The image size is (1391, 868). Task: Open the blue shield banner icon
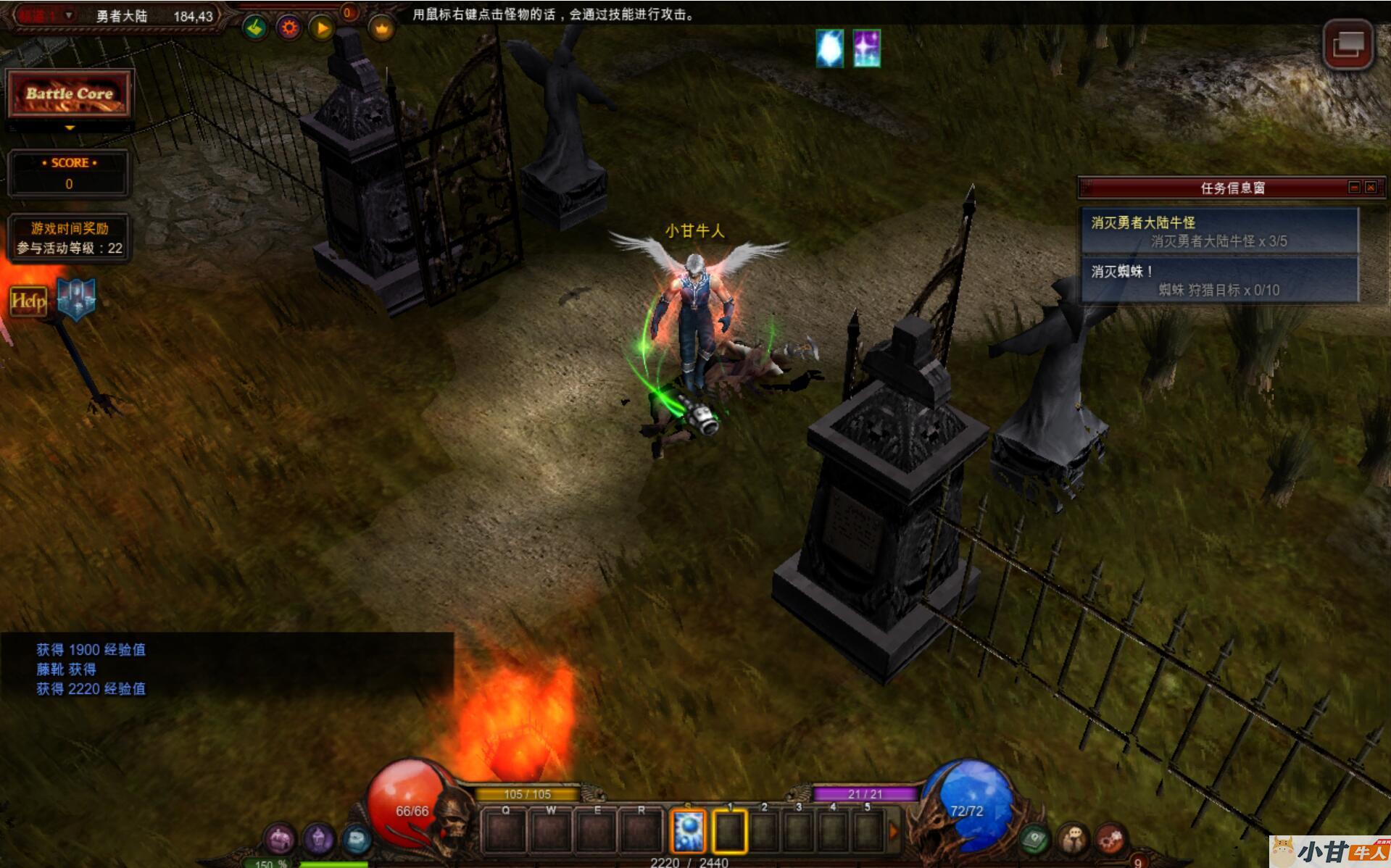pyautogui.click(x=76, y=298)
